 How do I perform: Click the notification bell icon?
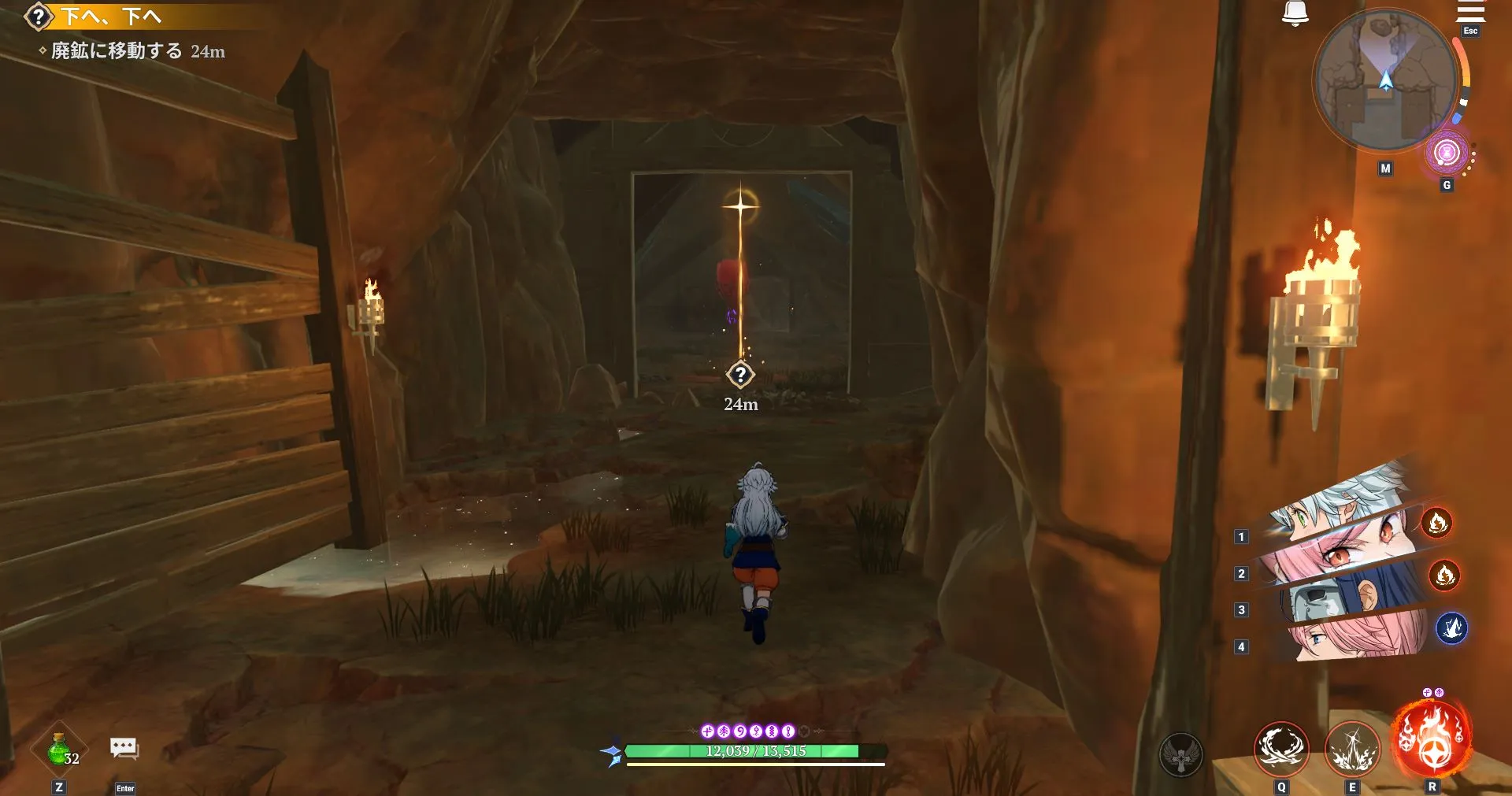1296,12
